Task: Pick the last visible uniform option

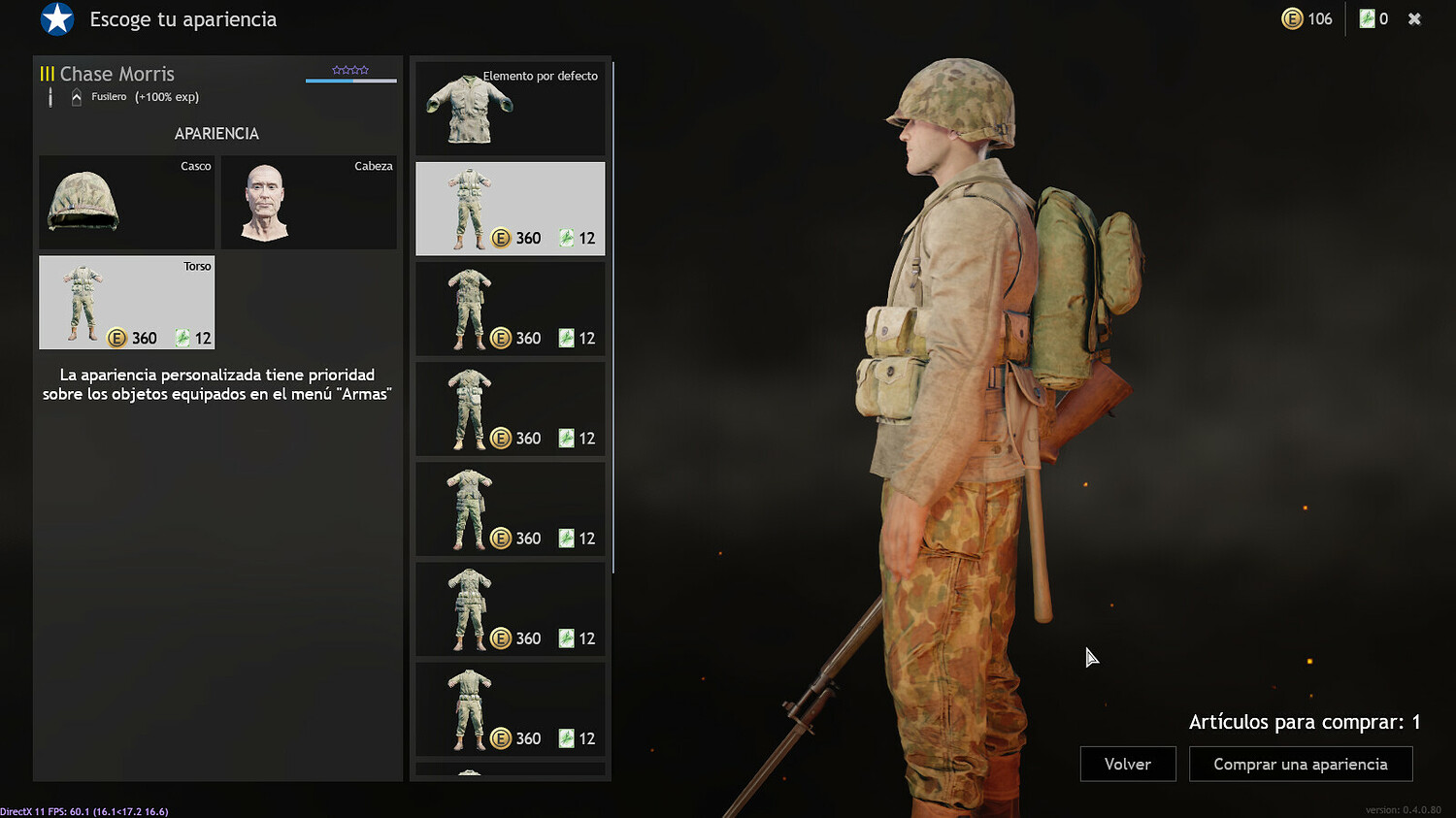Action: click(510, 709)
